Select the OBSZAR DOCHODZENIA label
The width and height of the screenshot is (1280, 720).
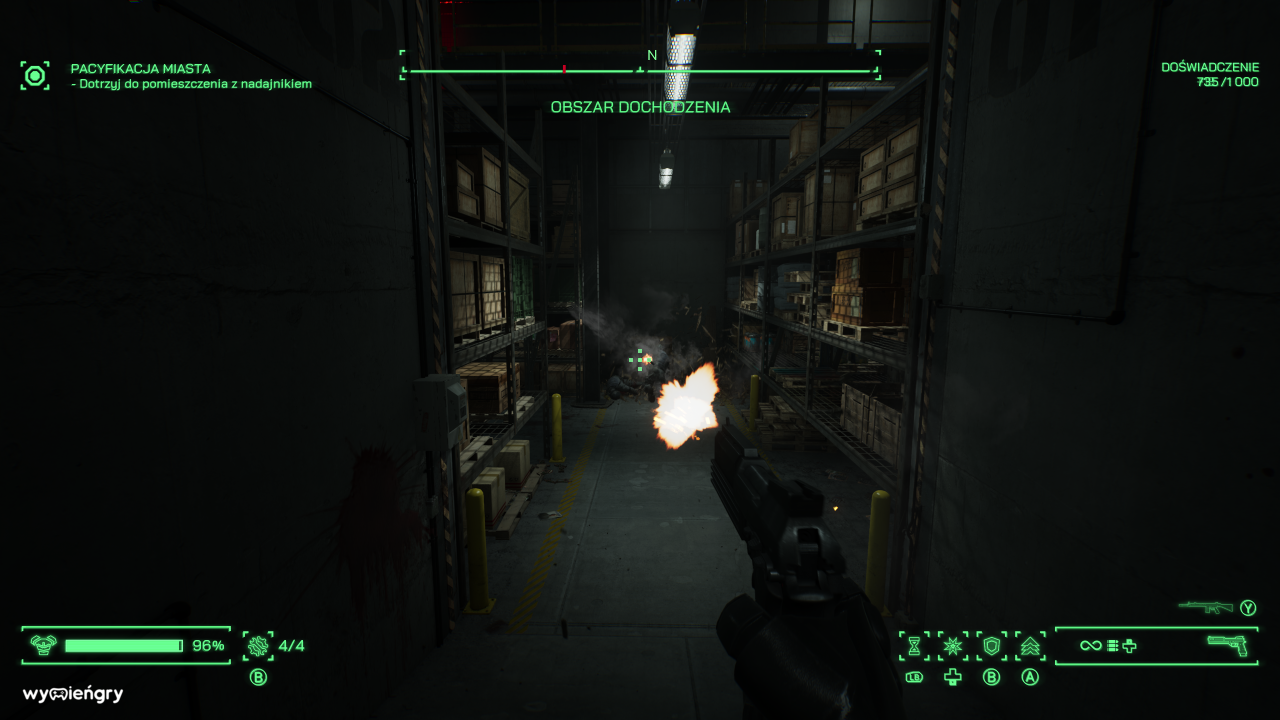[x=639, y=107]
